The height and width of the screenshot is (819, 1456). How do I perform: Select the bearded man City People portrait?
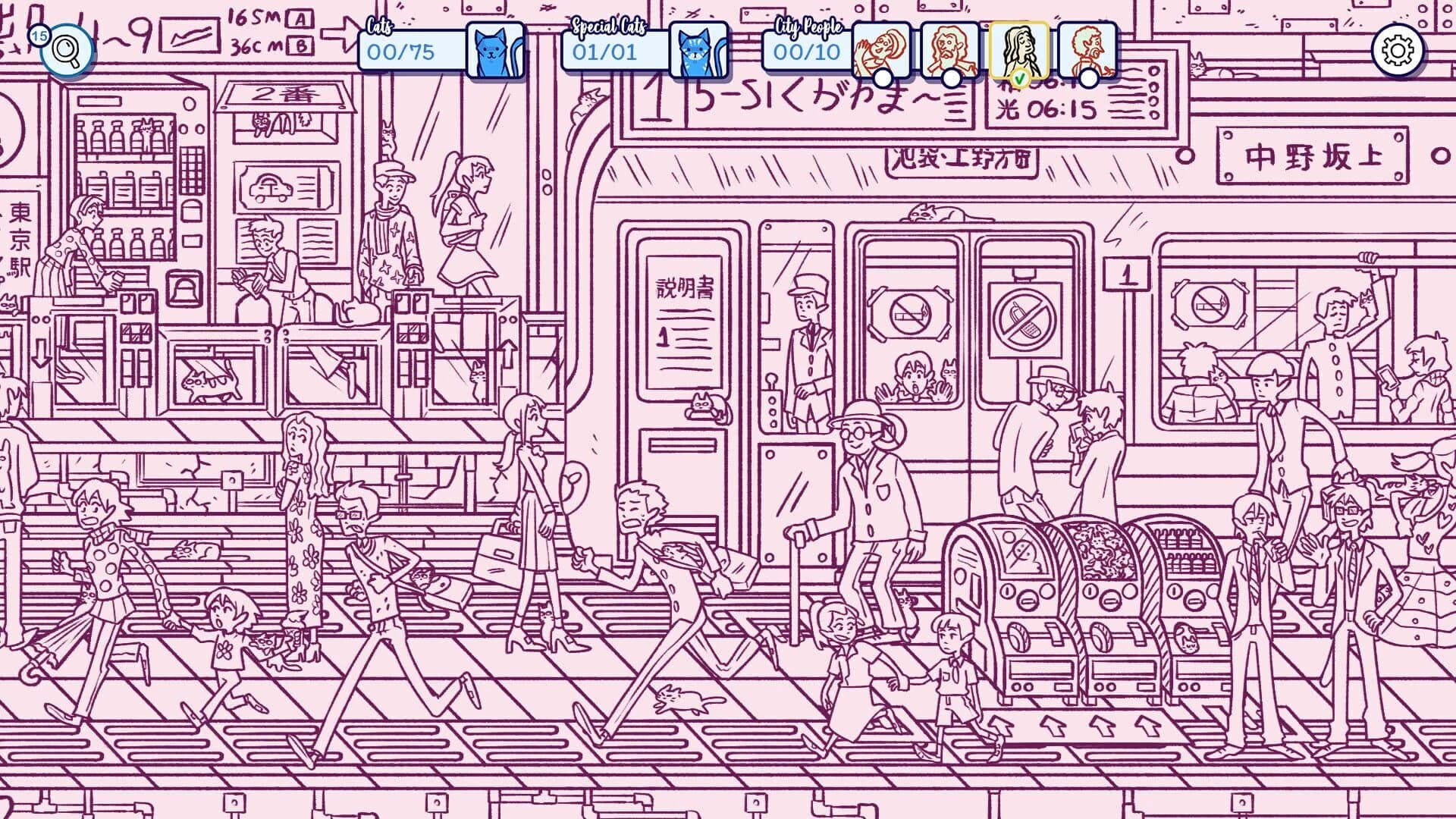[x=950, y=47]
